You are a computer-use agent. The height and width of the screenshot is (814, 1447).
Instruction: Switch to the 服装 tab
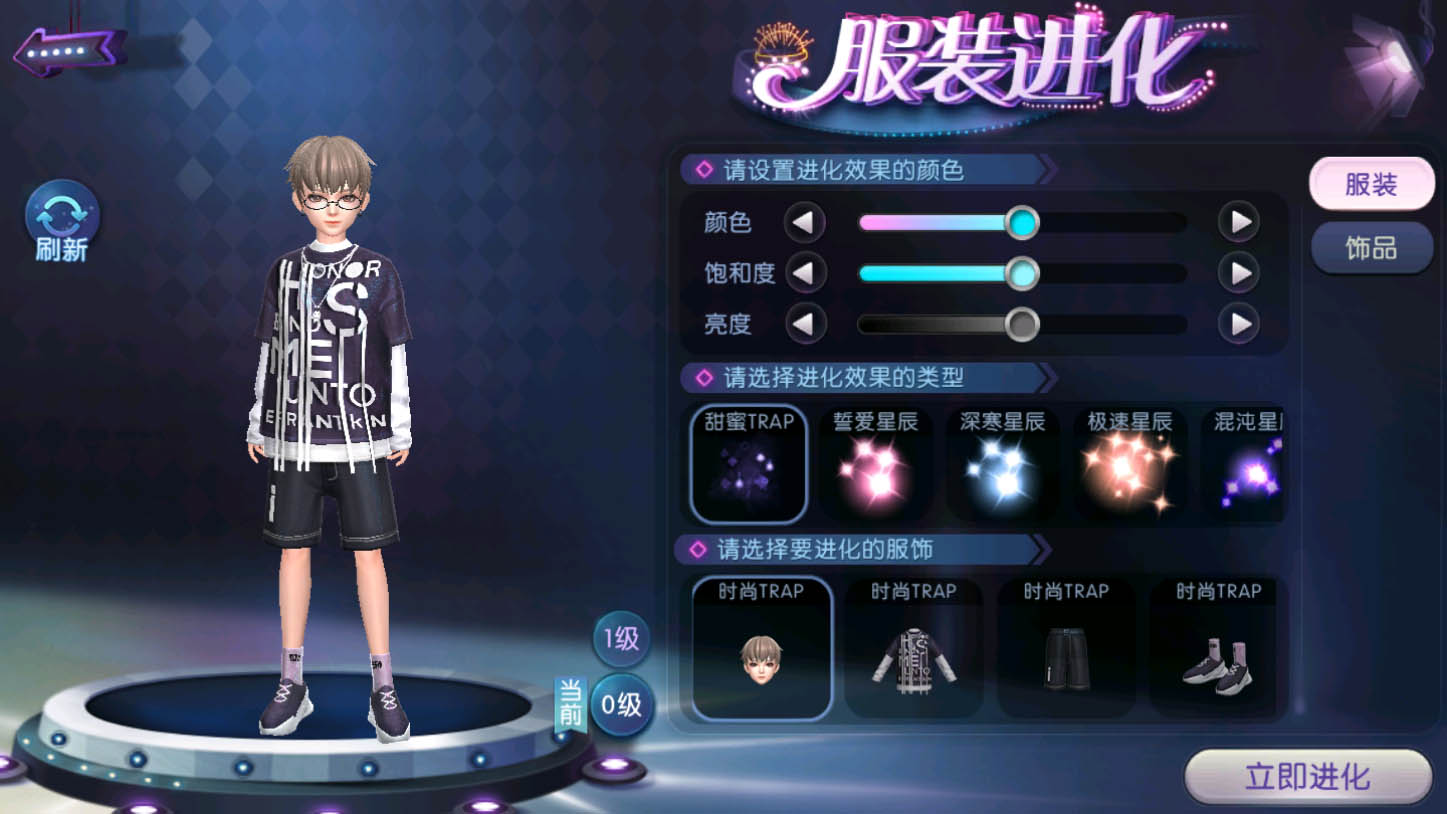point(1371,184)
